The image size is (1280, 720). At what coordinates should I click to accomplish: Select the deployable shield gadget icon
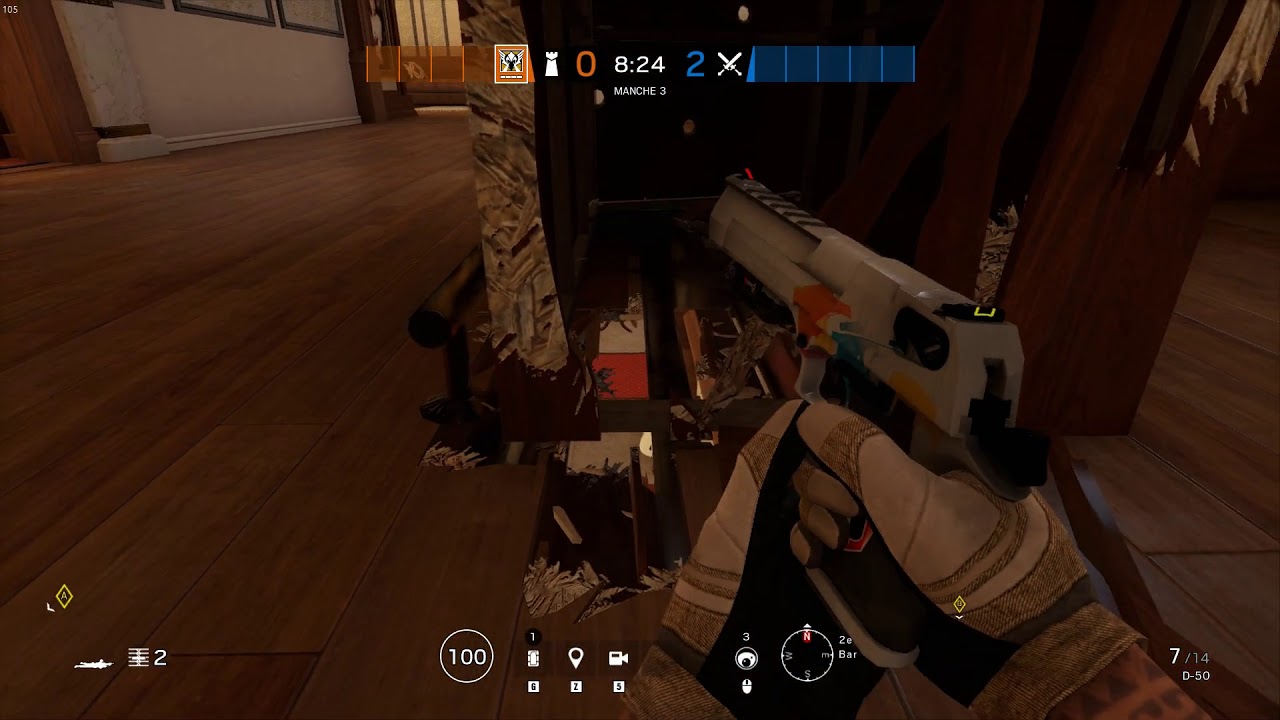[531, 656]
